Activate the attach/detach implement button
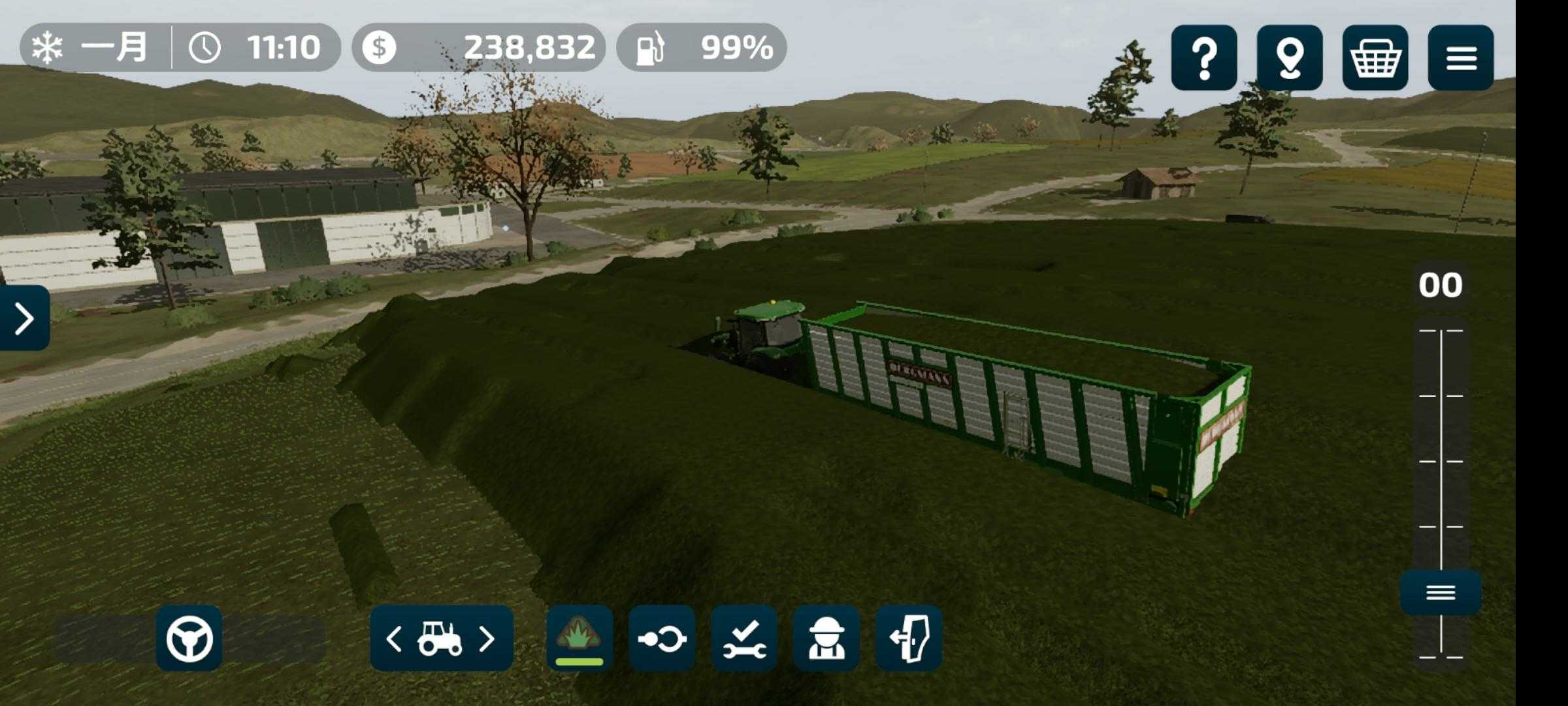The image size is (1568, 706). tap(662, 638)
